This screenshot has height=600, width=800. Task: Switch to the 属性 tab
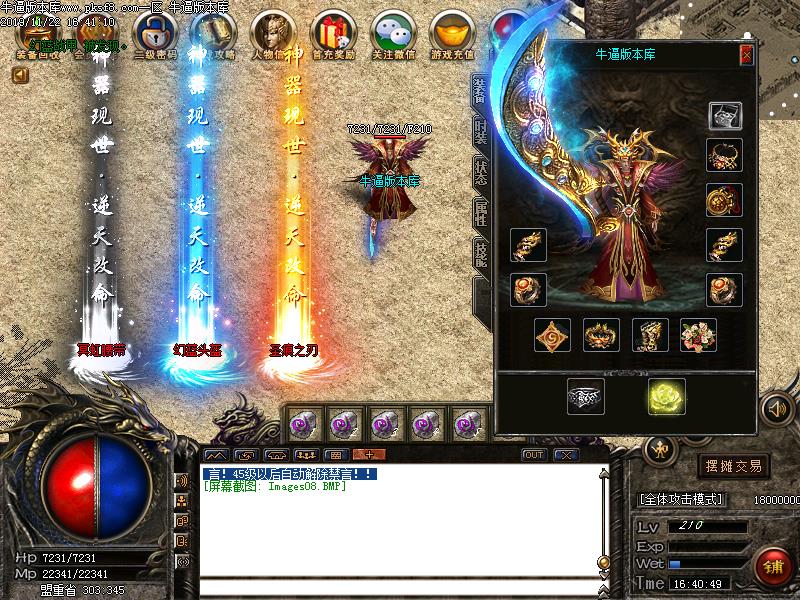[x=481, y=213]
